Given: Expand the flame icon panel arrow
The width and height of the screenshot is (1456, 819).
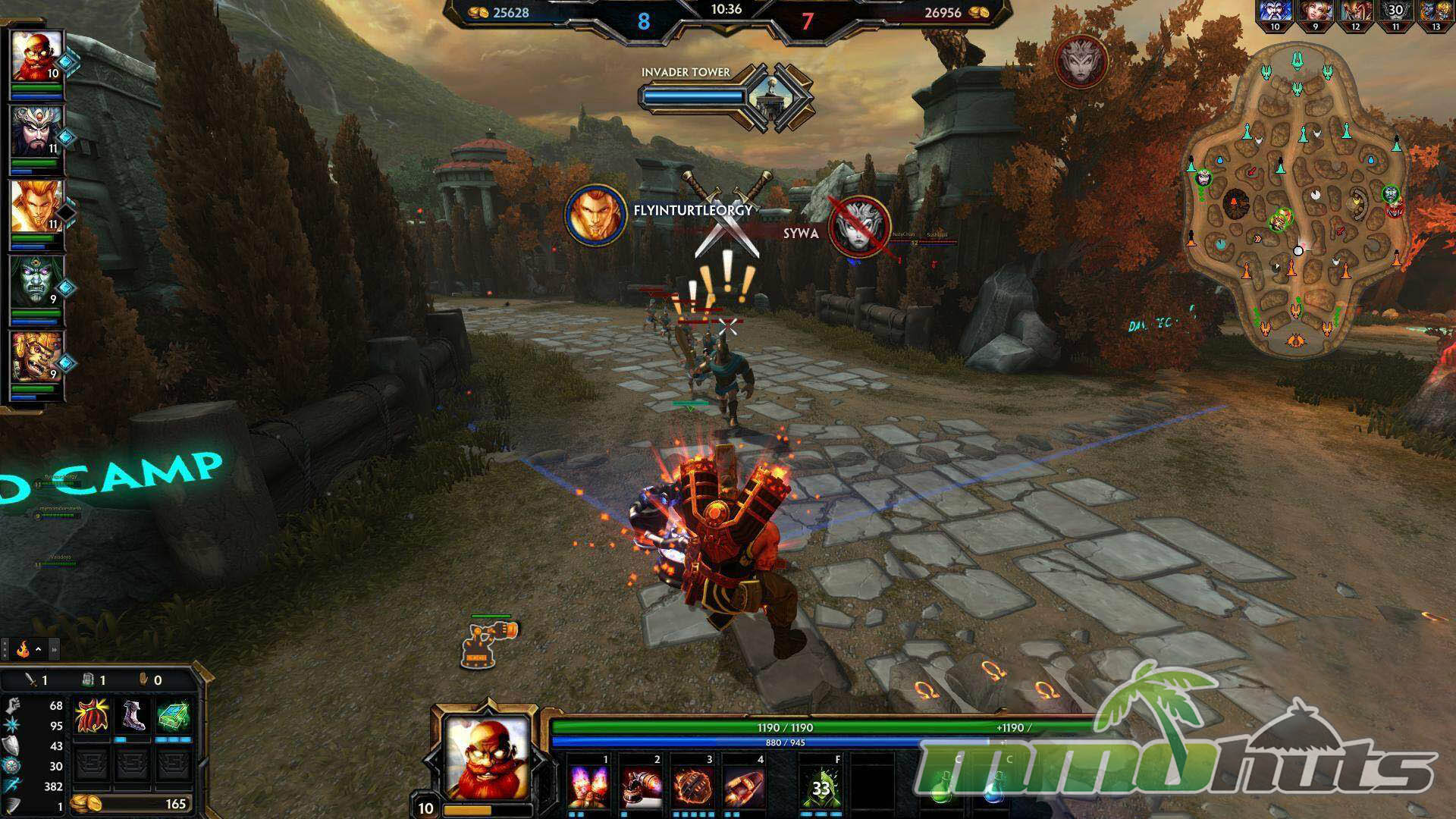Looking at the screenshot, I should 38,649.
